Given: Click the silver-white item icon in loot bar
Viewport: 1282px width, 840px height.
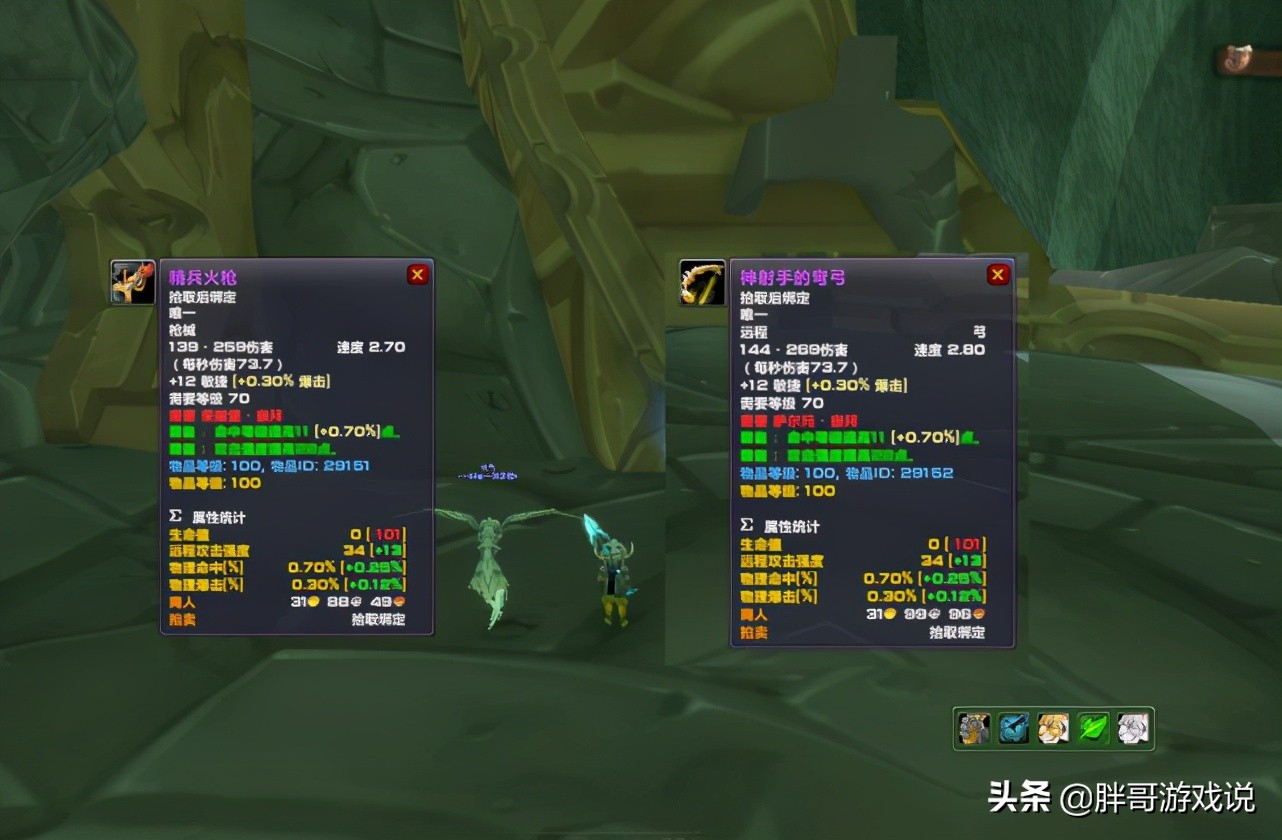Looking at the screenshot, I should point(1131,728).
